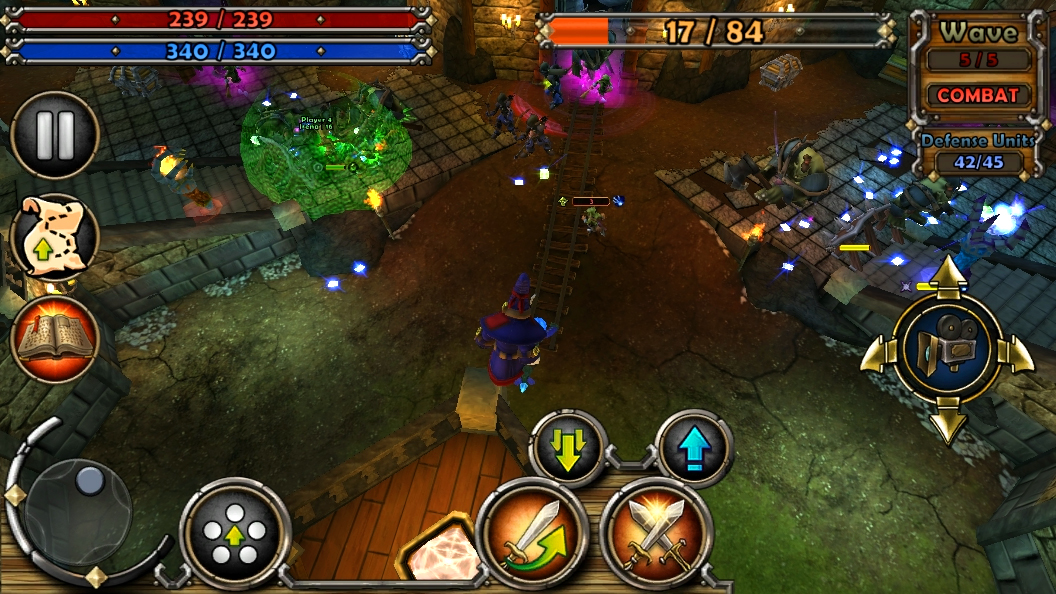Pause the game with the pause button
The height and width of the screenshot is (594, 1056).
click(54, 136)
